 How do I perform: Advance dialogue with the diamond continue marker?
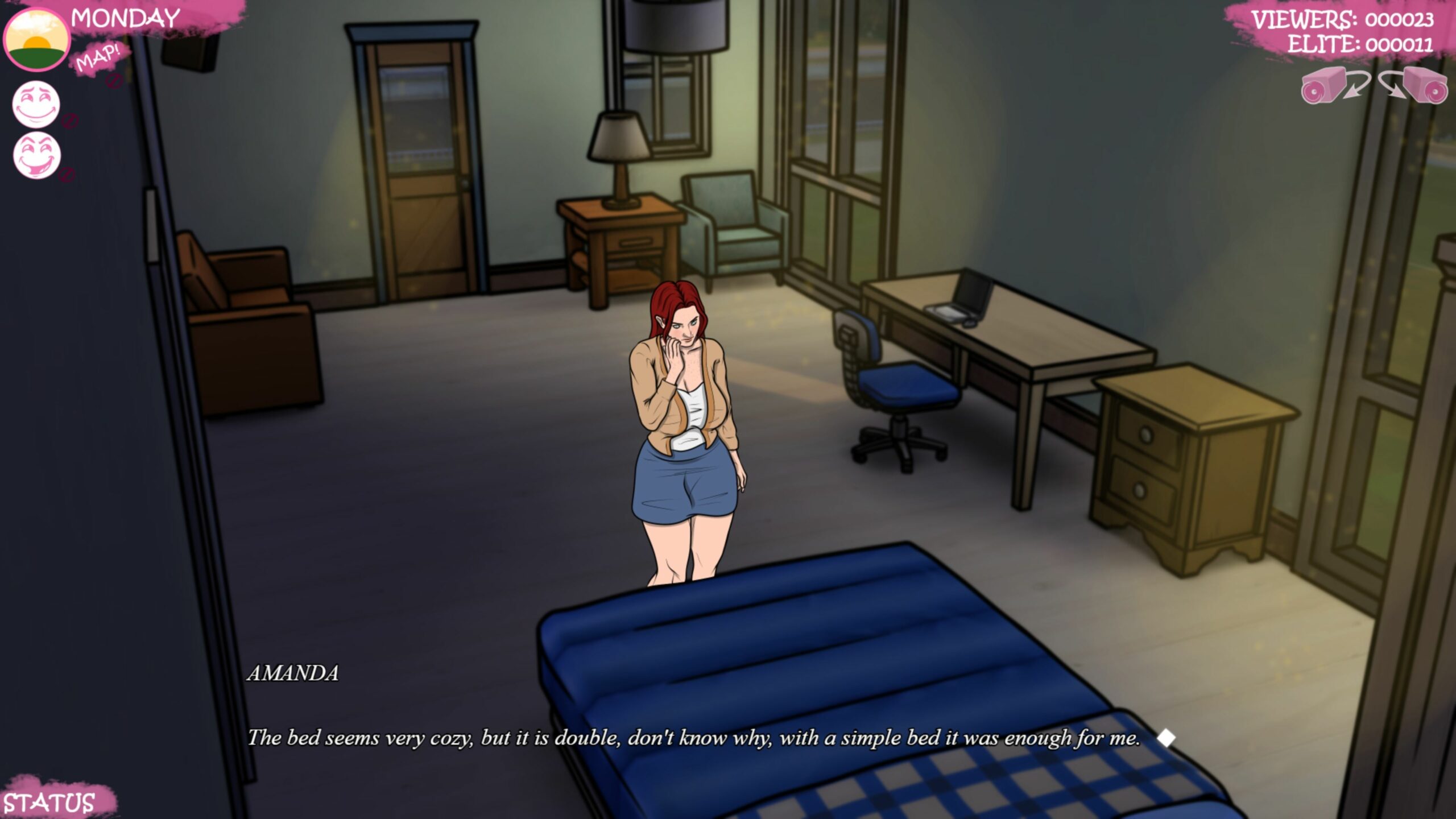point(1166,738)
